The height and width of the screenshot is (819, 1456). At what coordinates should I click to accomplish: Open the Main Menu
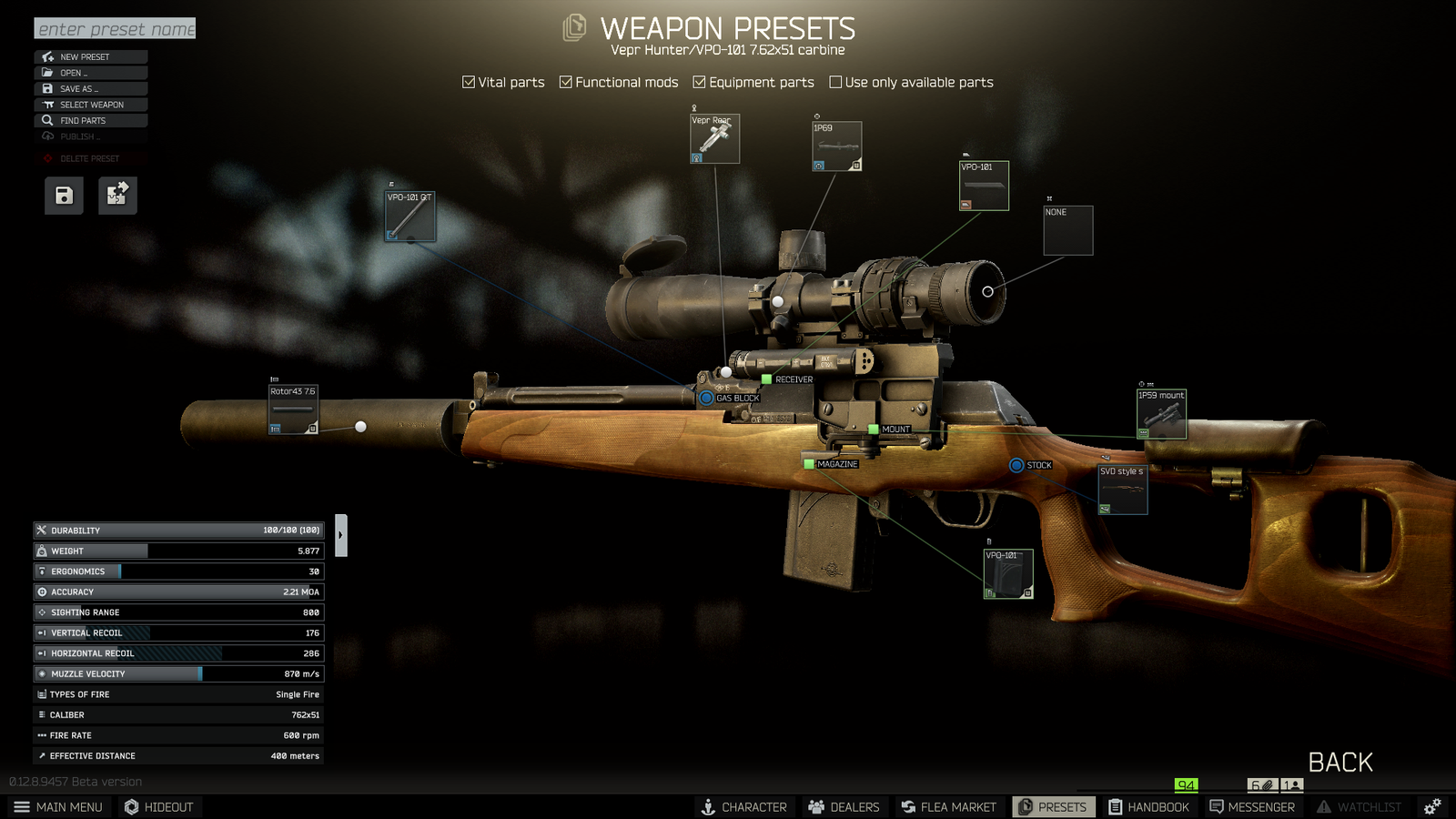coord(59,806)
